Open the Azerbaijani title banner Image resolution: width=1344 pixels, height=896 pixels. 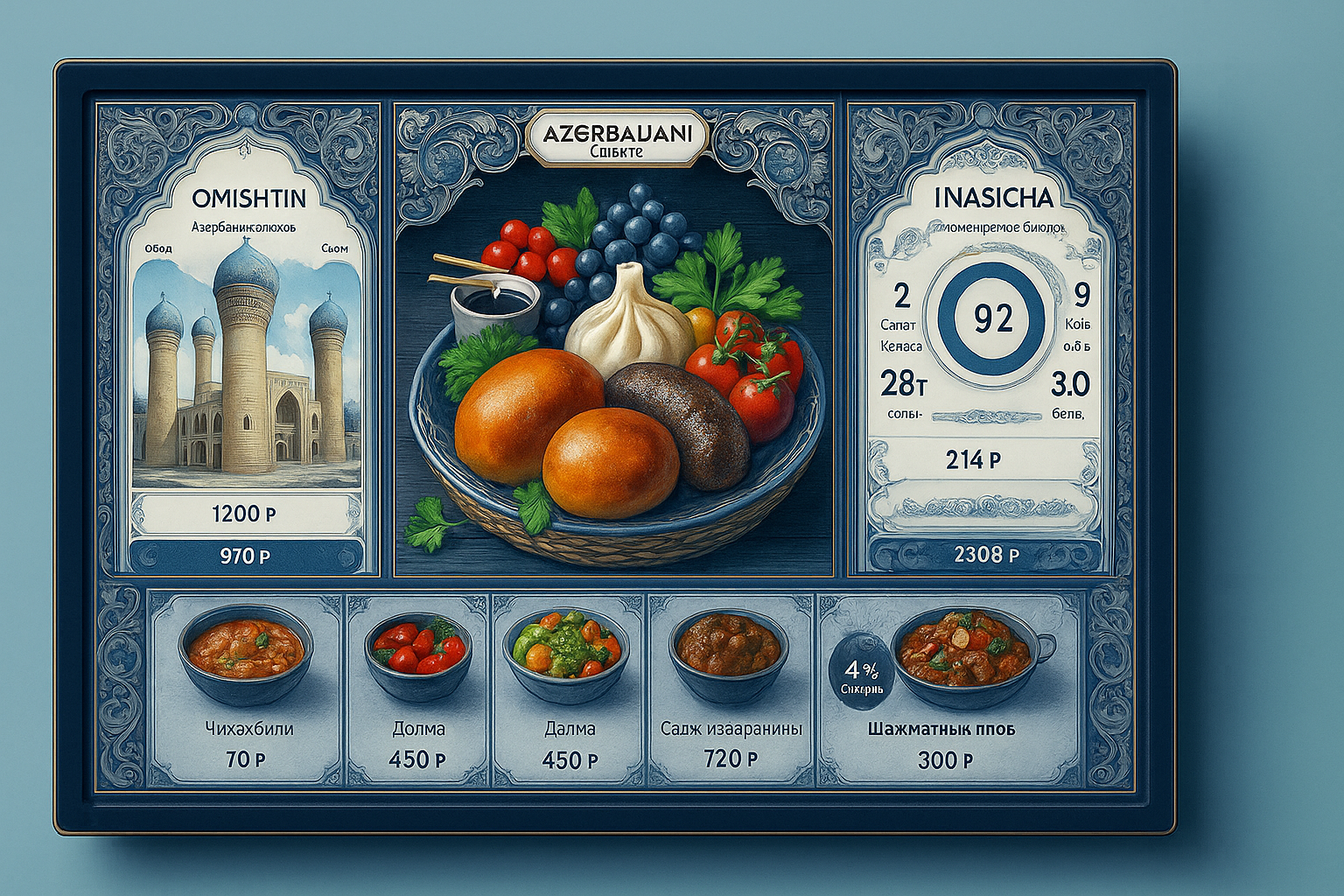pos(617,138)
